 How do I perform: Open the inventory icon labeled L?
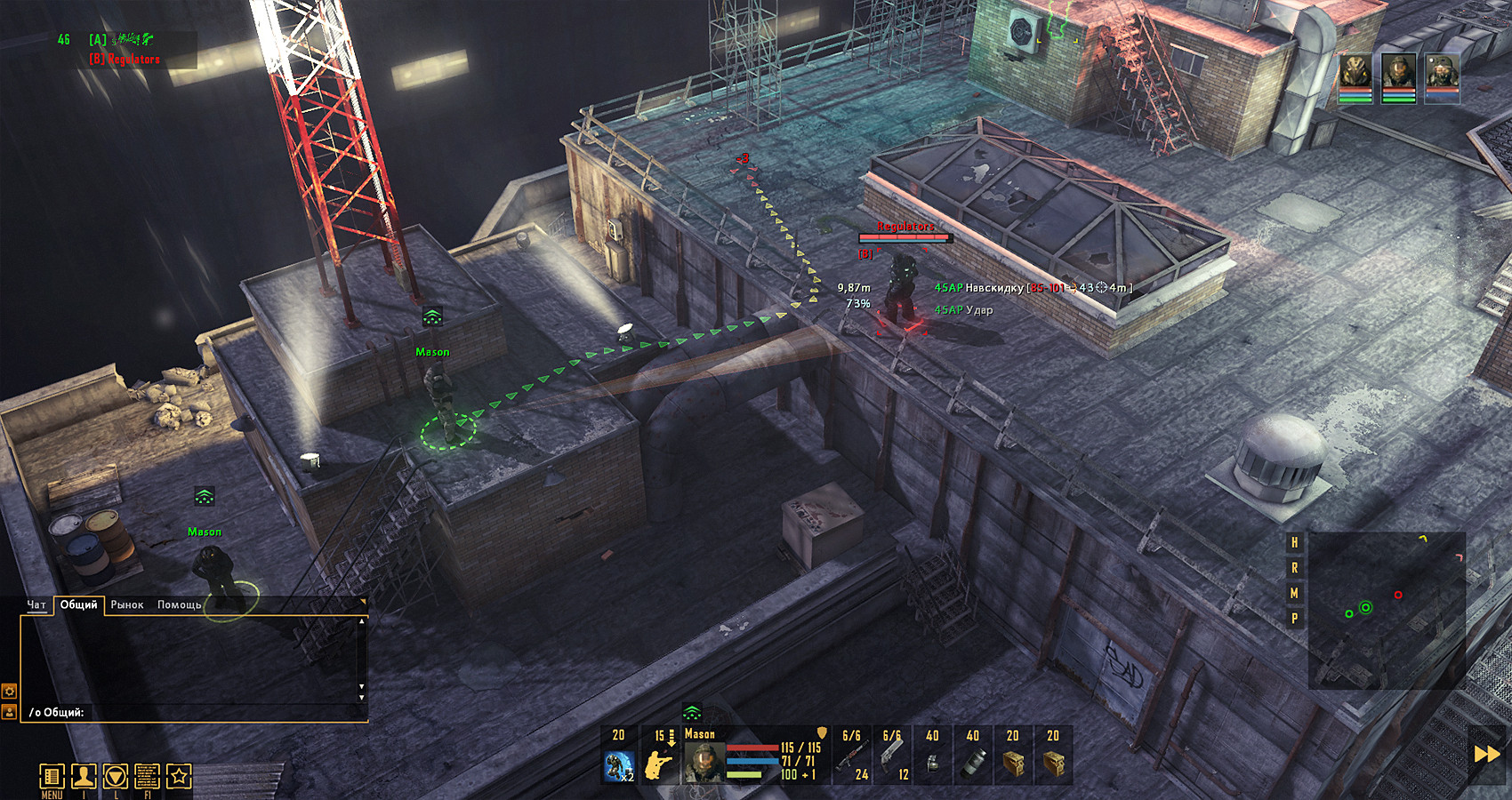click(x=116, y=776)
